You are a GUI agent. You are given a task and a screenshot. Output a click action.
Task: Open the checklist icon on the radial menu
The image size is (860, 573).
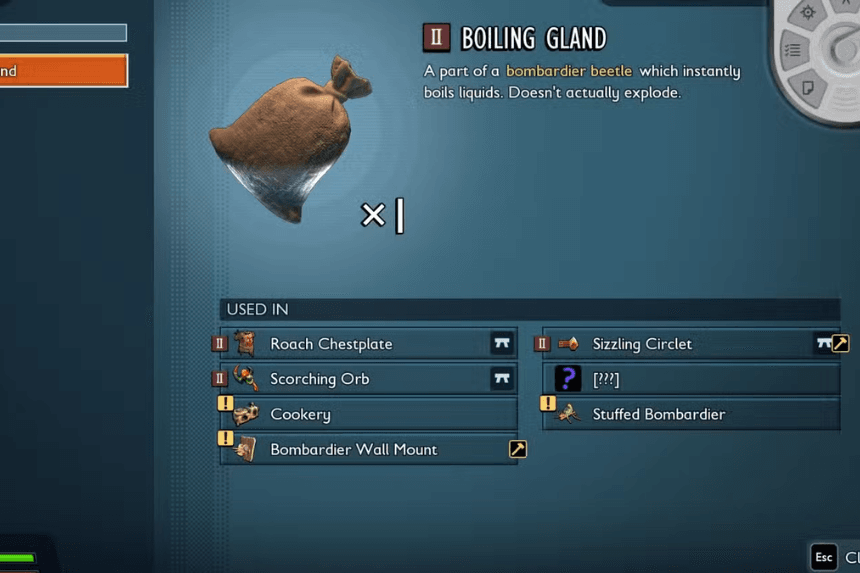pyautogui.click(x=792, y=50)
